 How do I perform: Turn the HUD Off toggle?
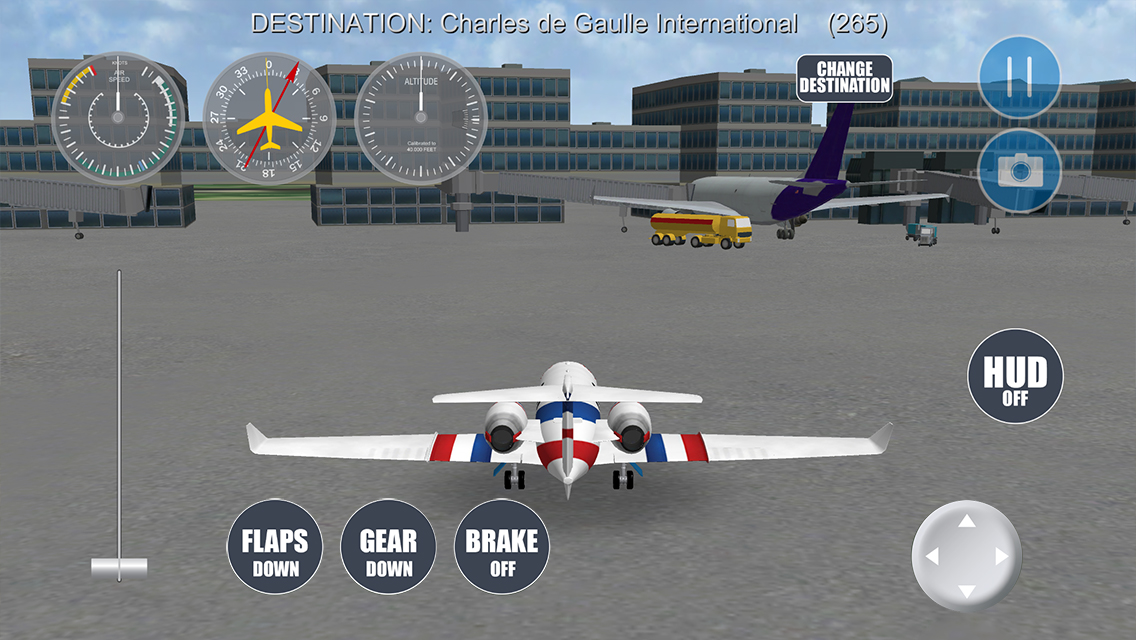tap(1014, 377)
